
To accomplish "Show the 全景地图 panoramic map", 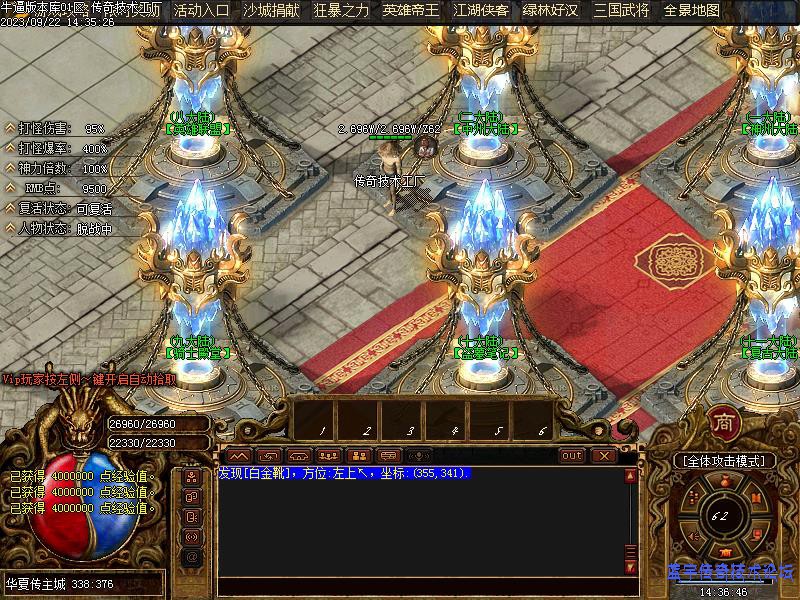I will coord(691,11).
